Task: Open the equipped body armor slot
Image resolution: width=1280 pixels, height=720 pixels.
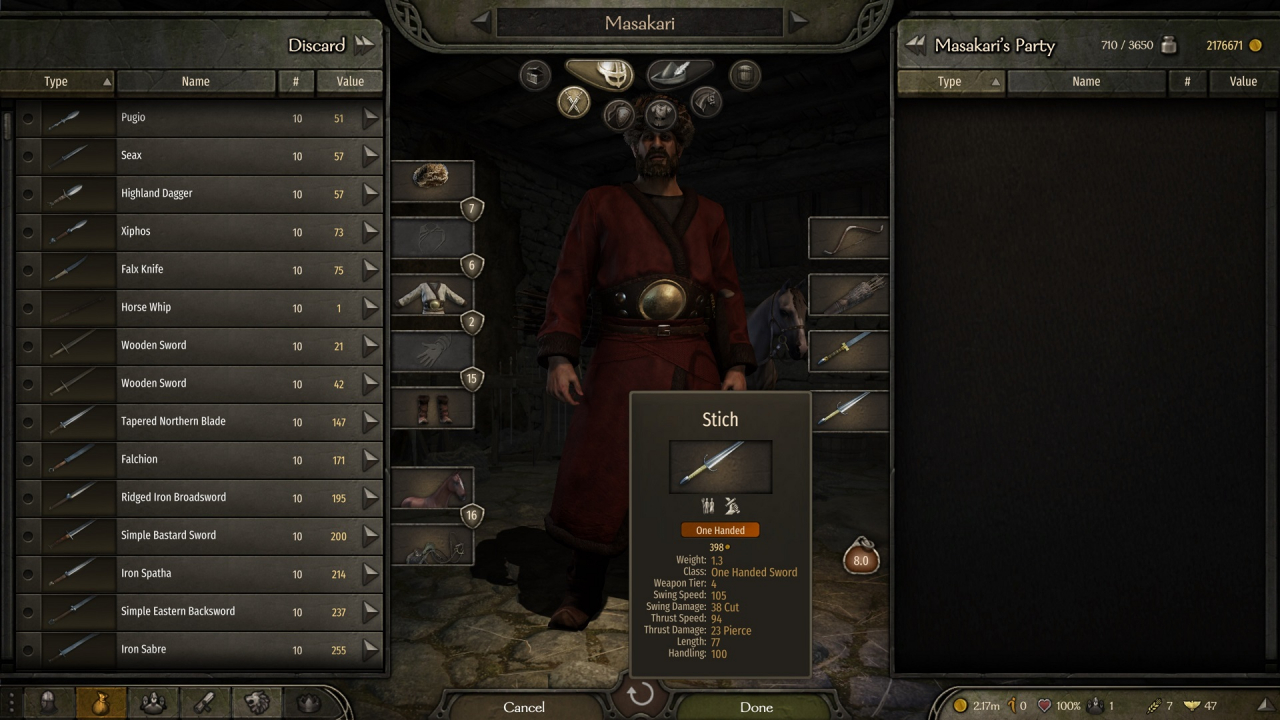Action: tap(431, 295)
